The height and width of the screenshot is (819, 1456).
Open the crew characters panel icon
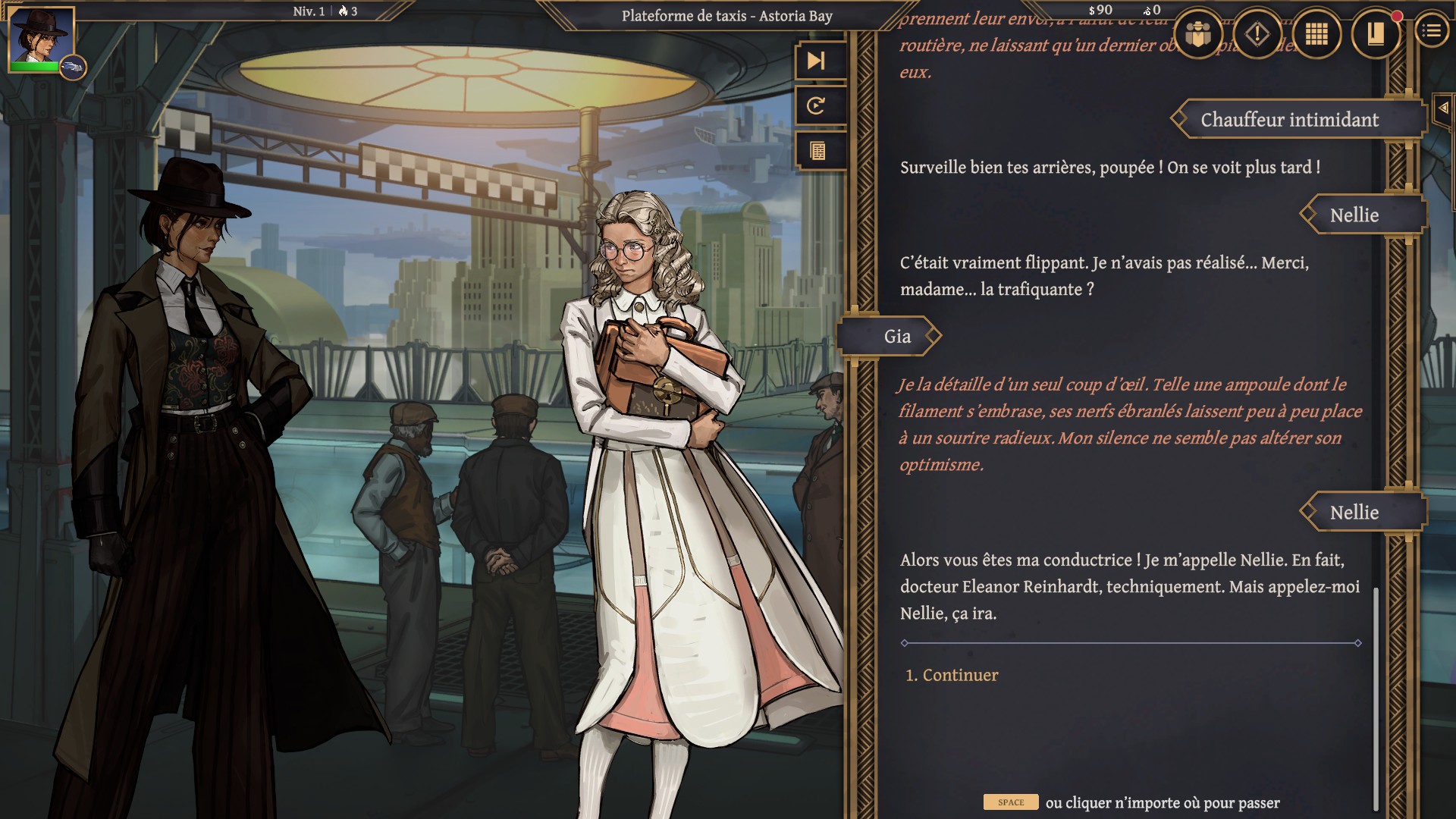coord(1198,34)
